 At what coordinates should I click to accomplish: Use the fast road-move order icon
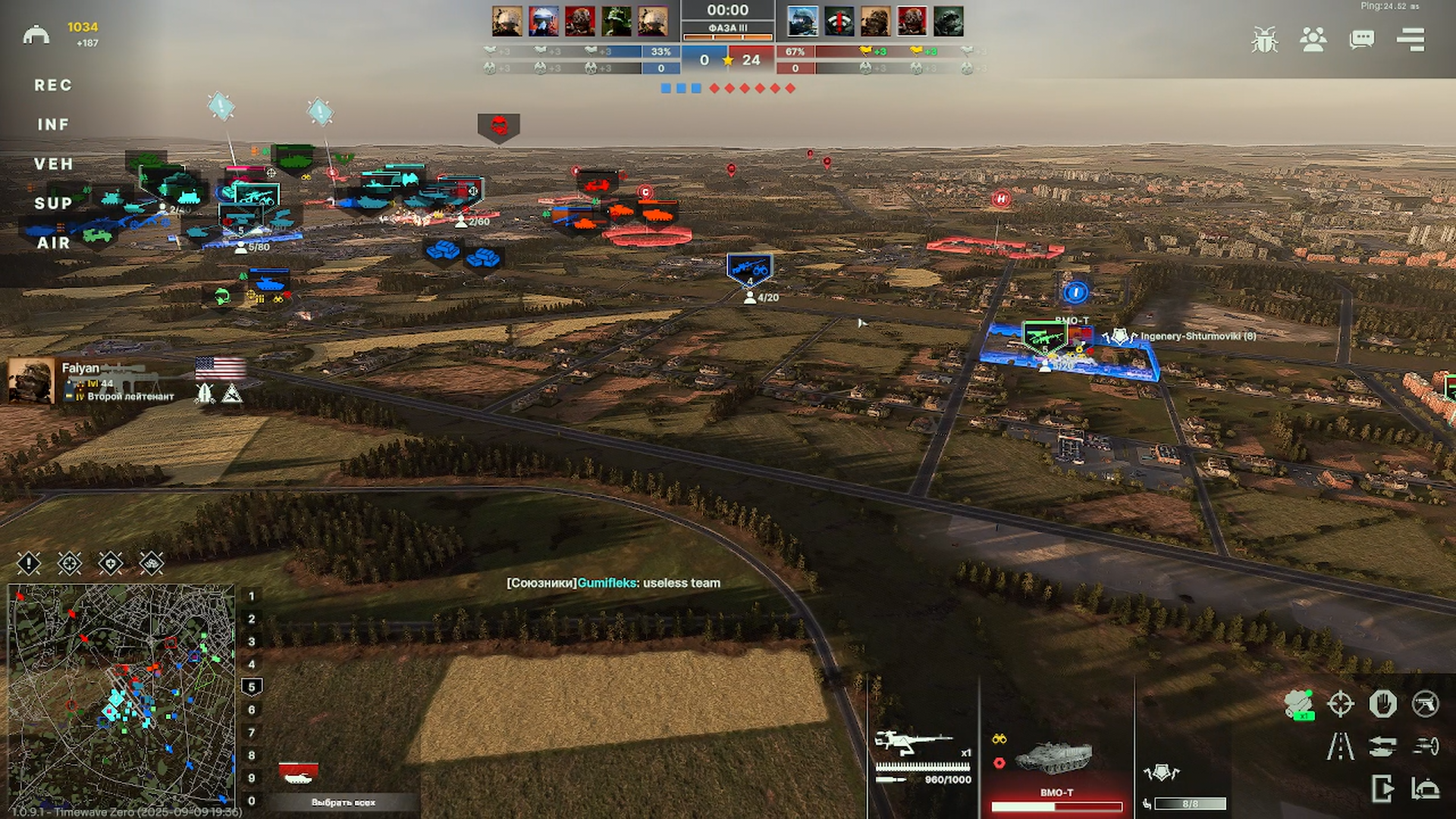point(1340,746)
